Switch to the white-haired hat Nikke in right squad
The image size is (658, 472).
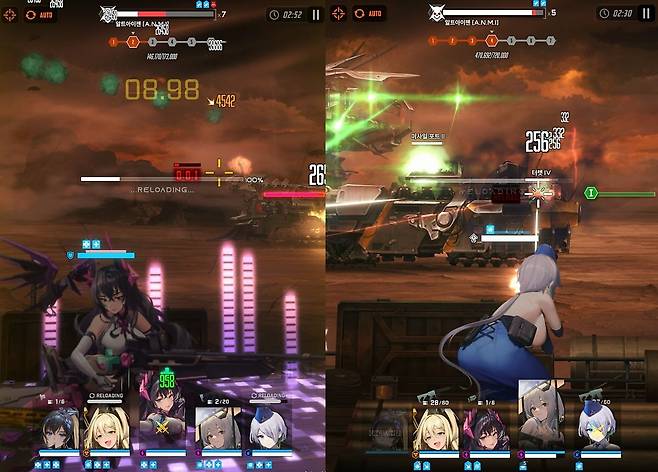coord(598,432)
